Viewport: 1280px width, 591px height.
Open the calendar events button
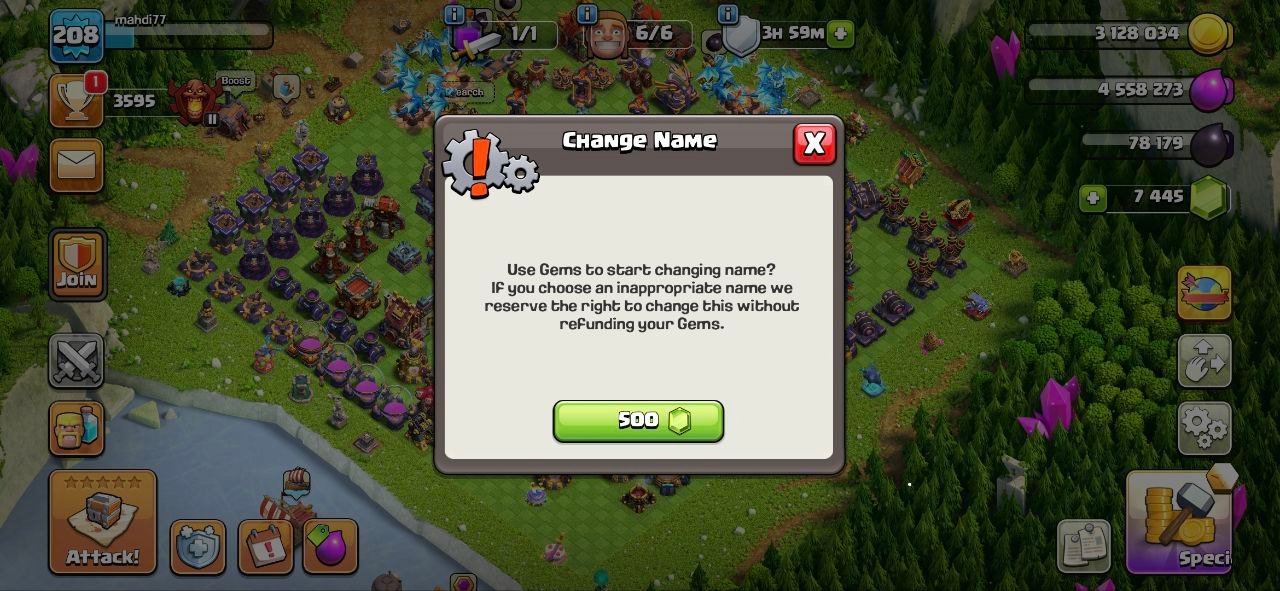coord(265,546)
